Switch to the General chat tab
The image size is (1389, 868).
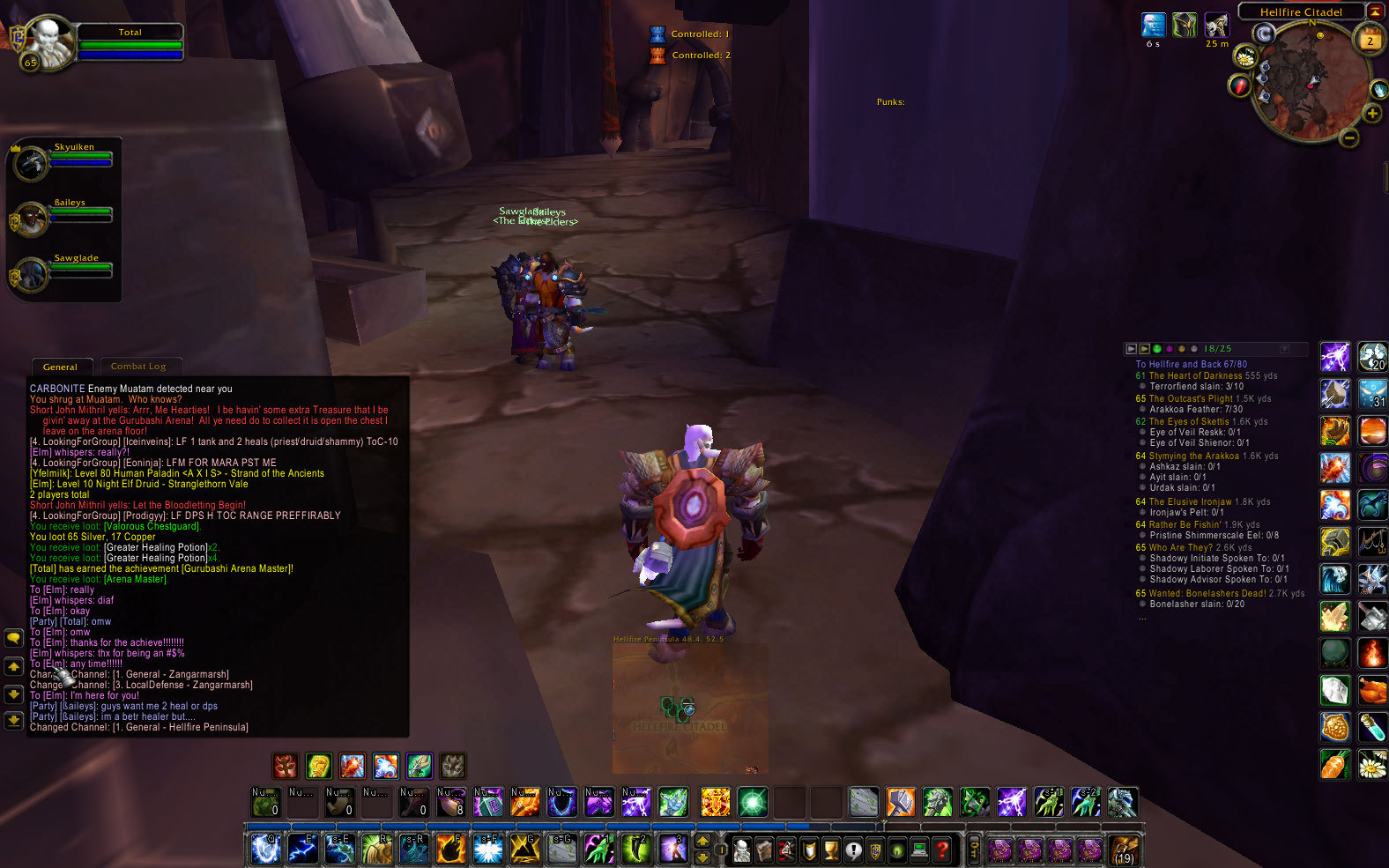coord(62,366)
